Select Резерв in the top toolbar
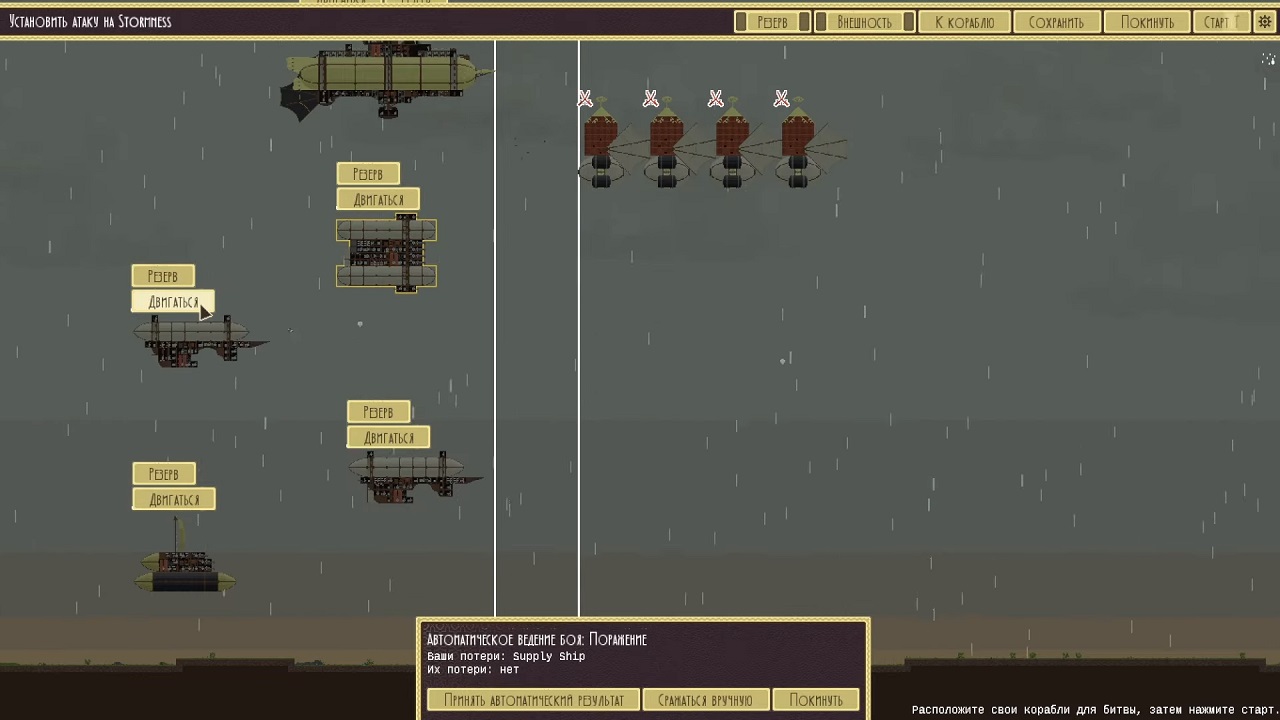This screenshot has height=720, width=1280. coord(772,21)
